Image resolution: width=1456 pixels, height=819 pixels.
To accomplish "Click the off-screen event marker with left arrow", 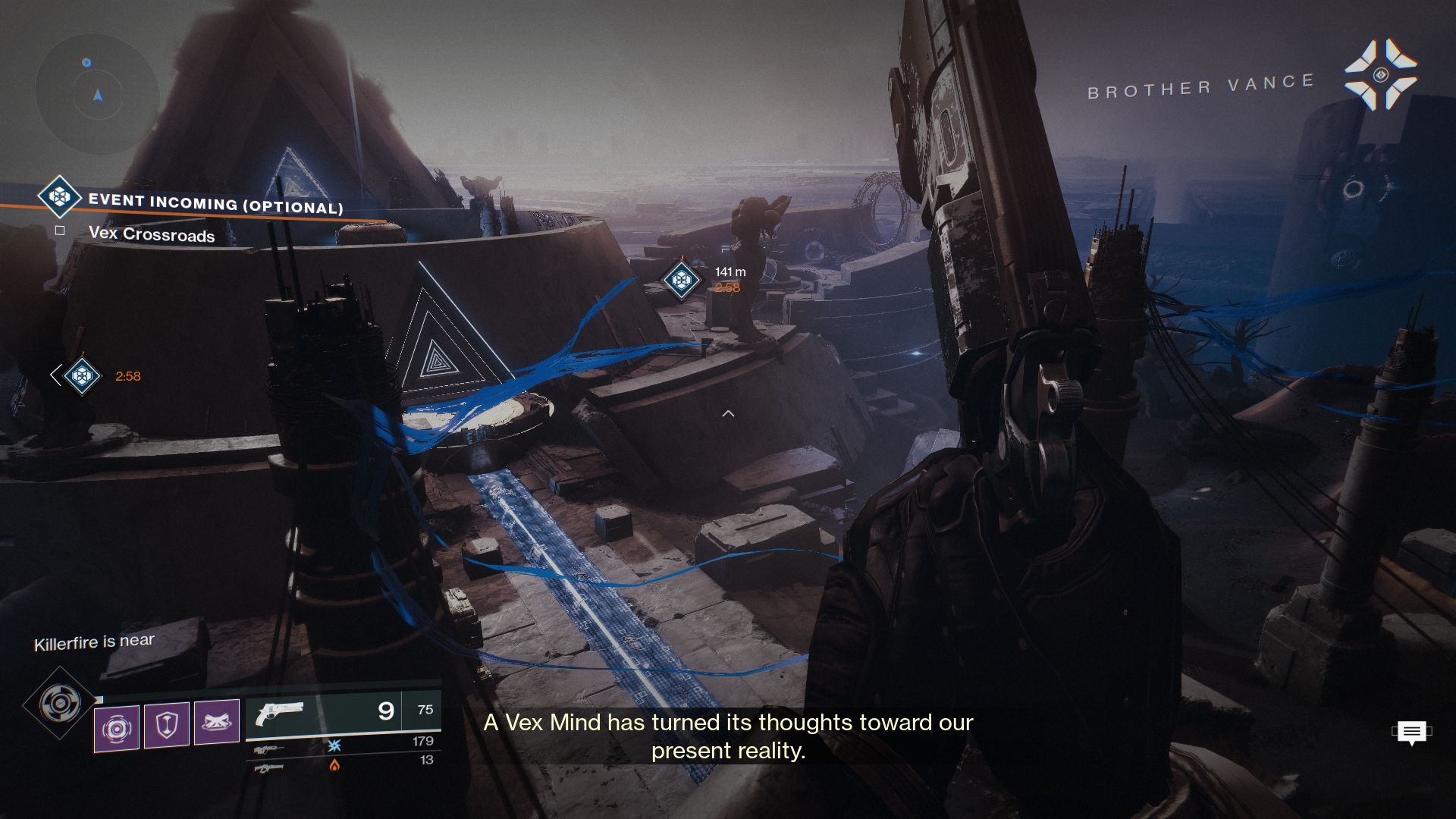I will 81,375.
